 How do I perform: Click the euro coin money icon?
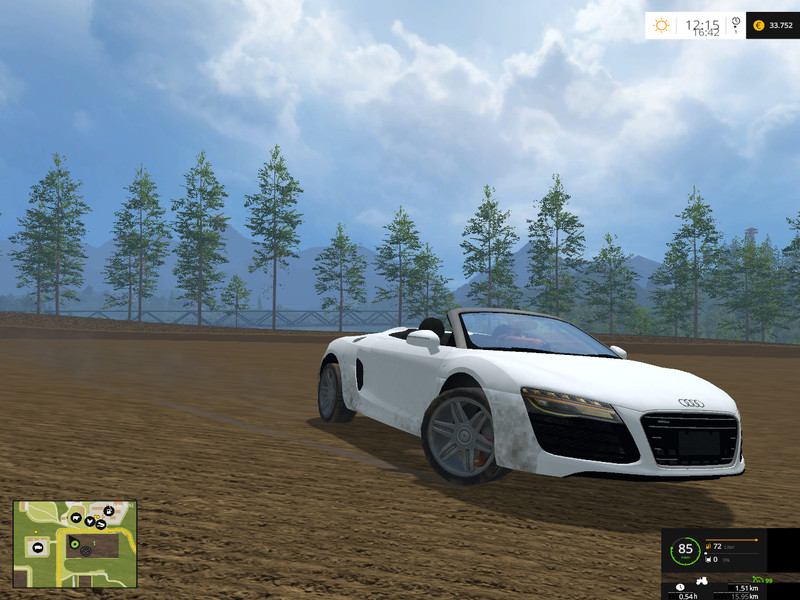[758, 25]
